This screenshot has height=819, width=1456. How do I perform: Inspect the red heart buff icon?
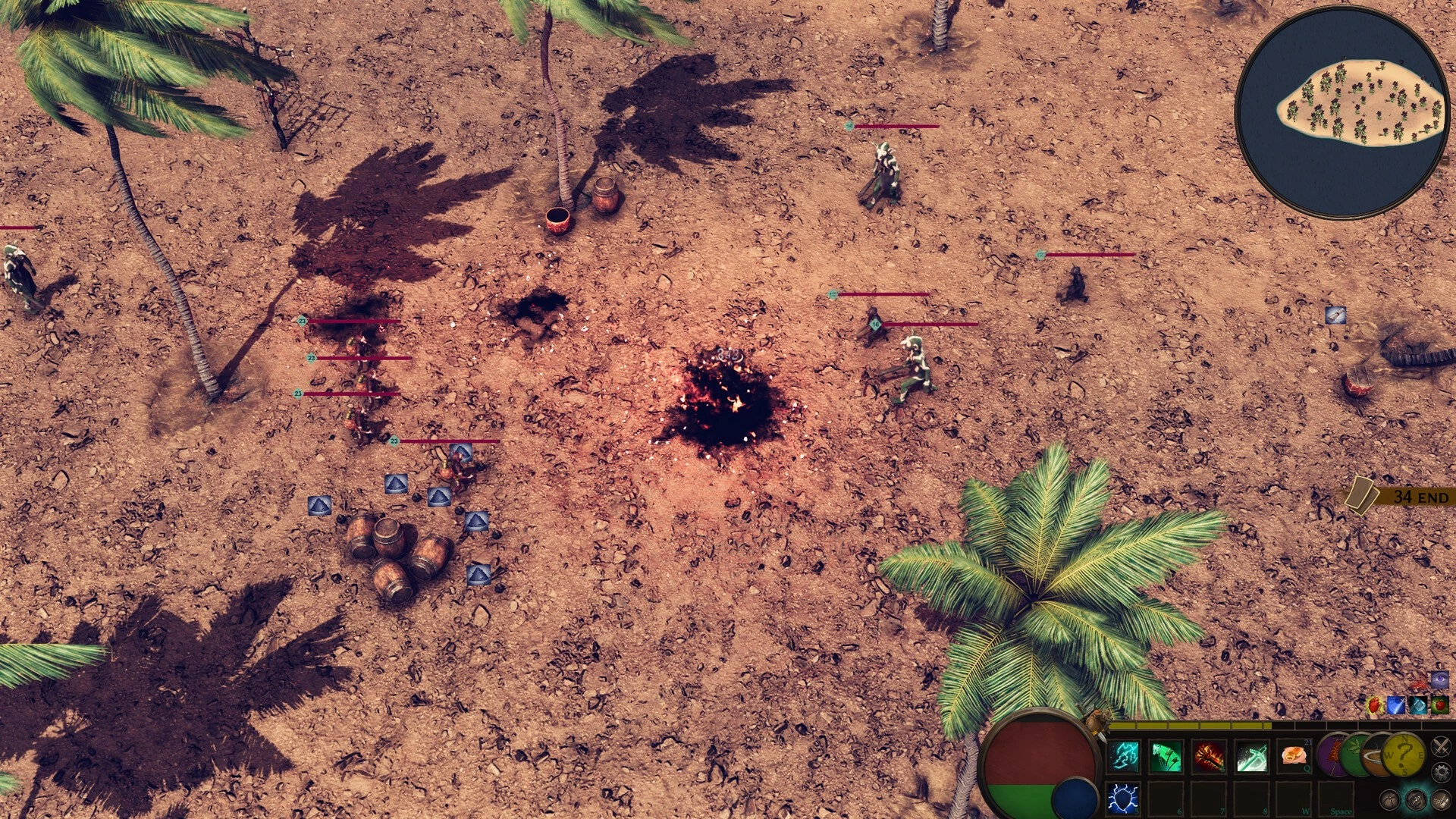(x=1375, y=706)
